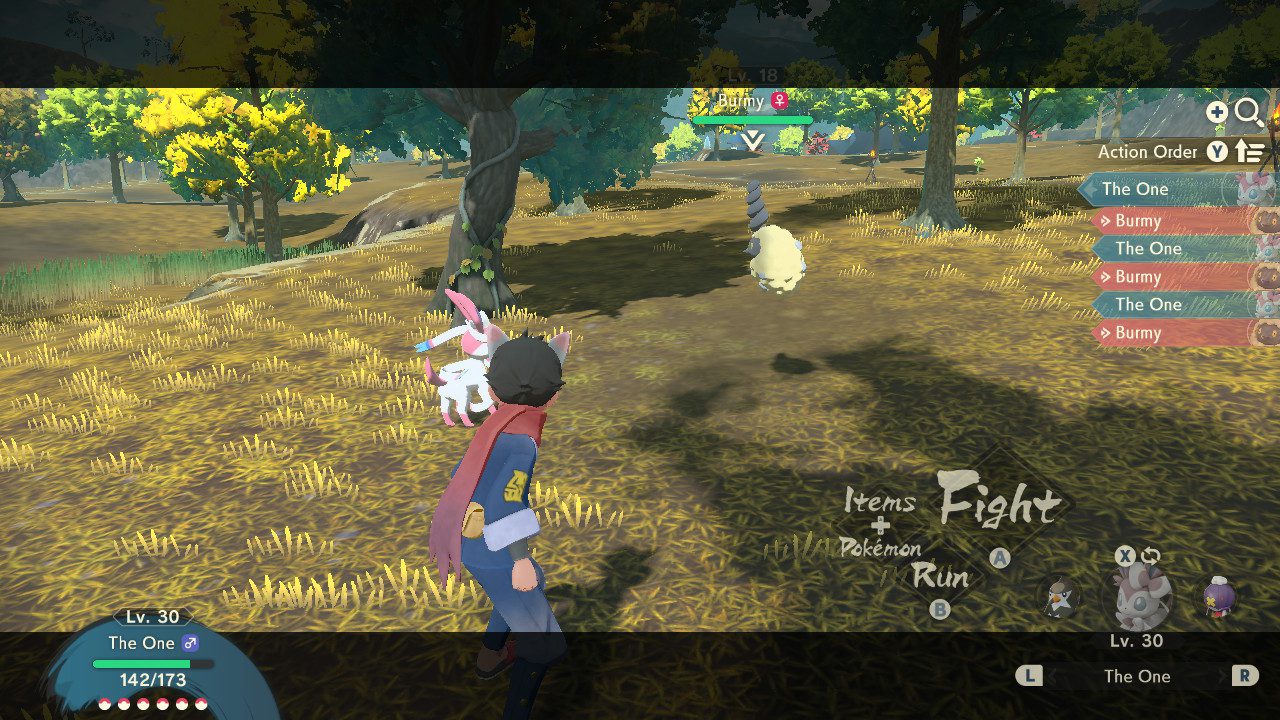Click The One name selector beneath party icons

click(1137, 676)
